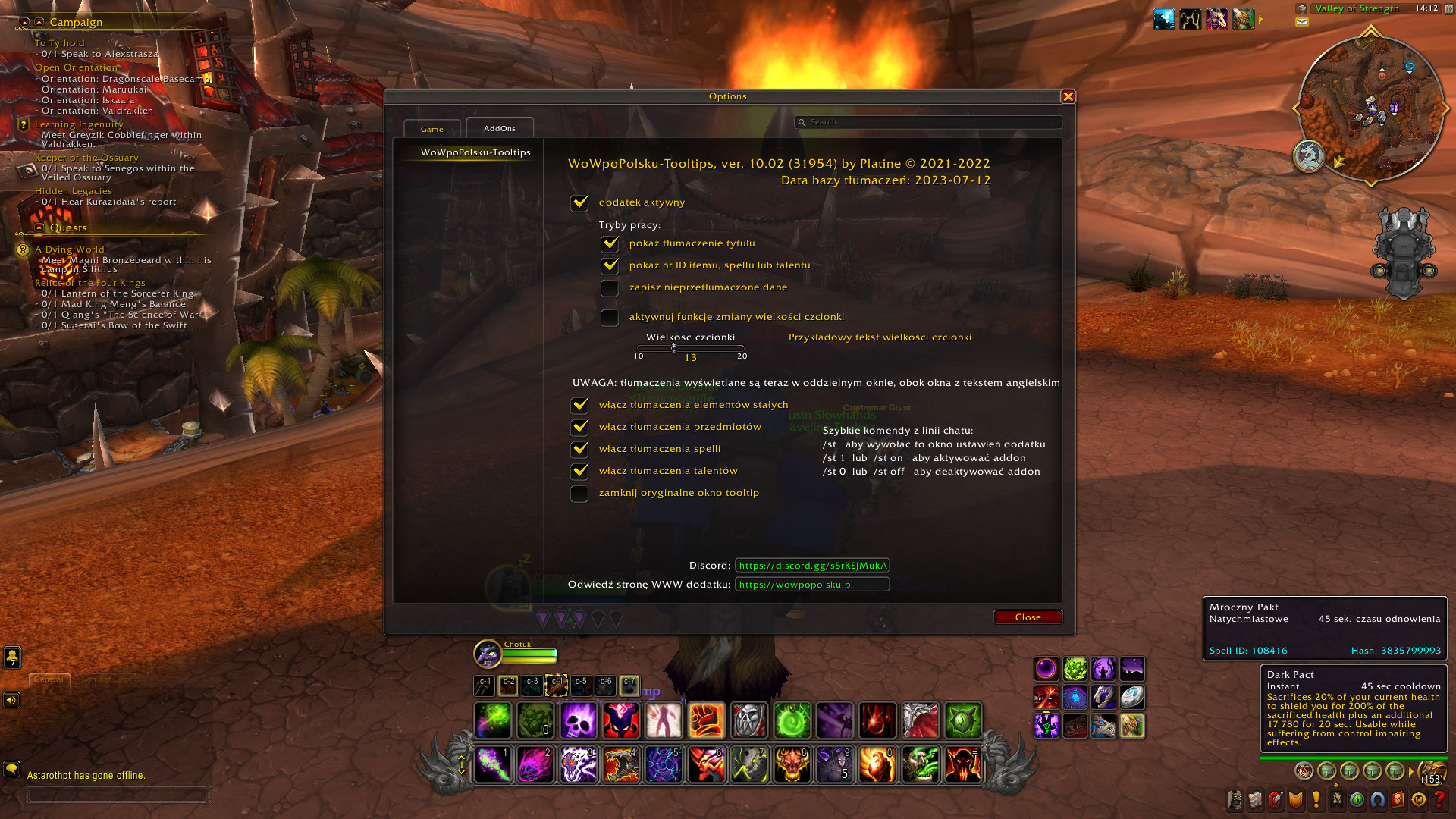Collapse the Quests header in the tracker
Viewport: 1456px width, 819px height.
(39, 227)
